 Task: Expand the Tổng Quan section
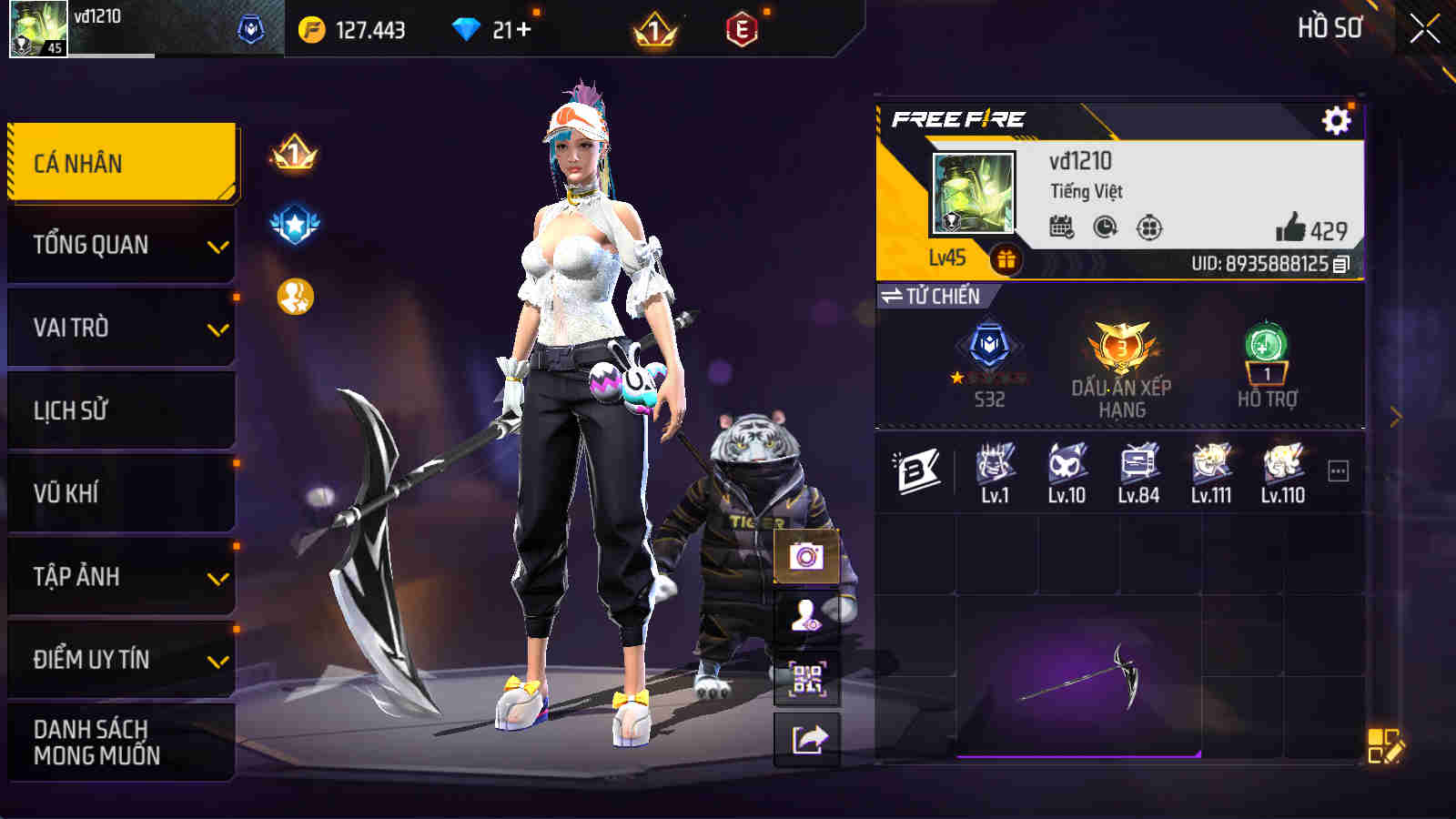(120, 244)
